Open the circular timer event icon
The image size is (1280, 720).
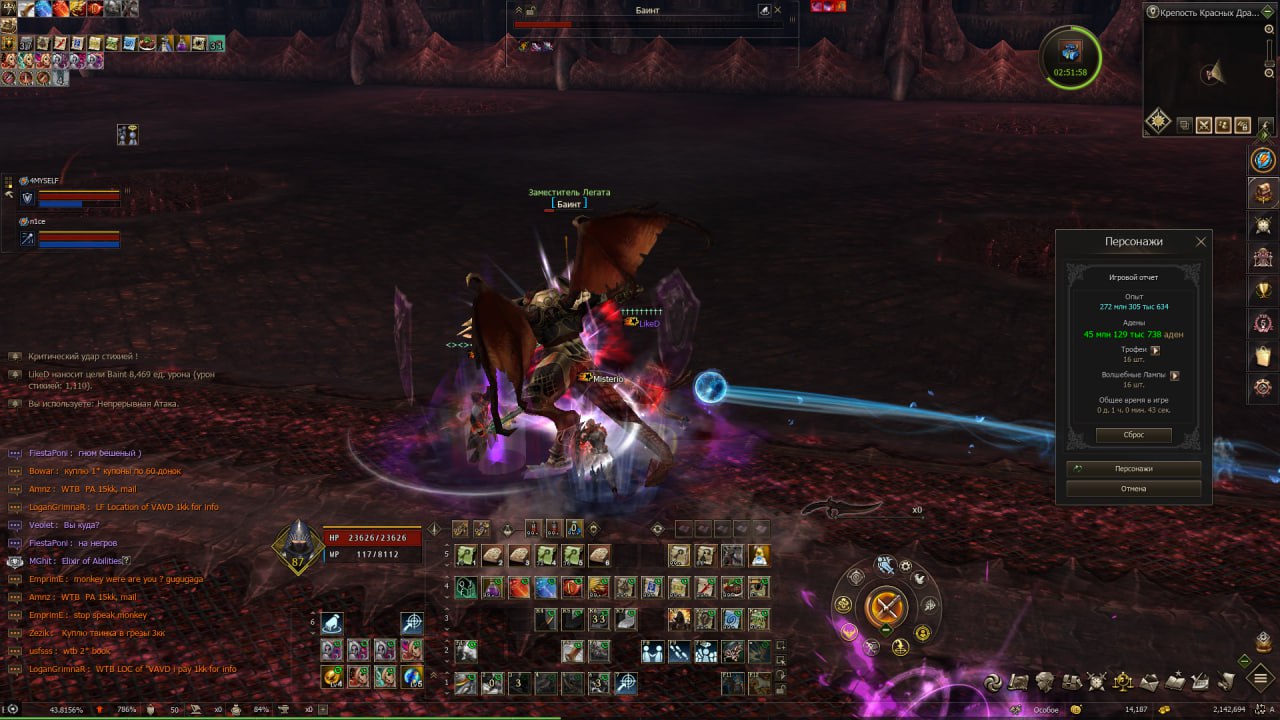tap(1069, 56)
